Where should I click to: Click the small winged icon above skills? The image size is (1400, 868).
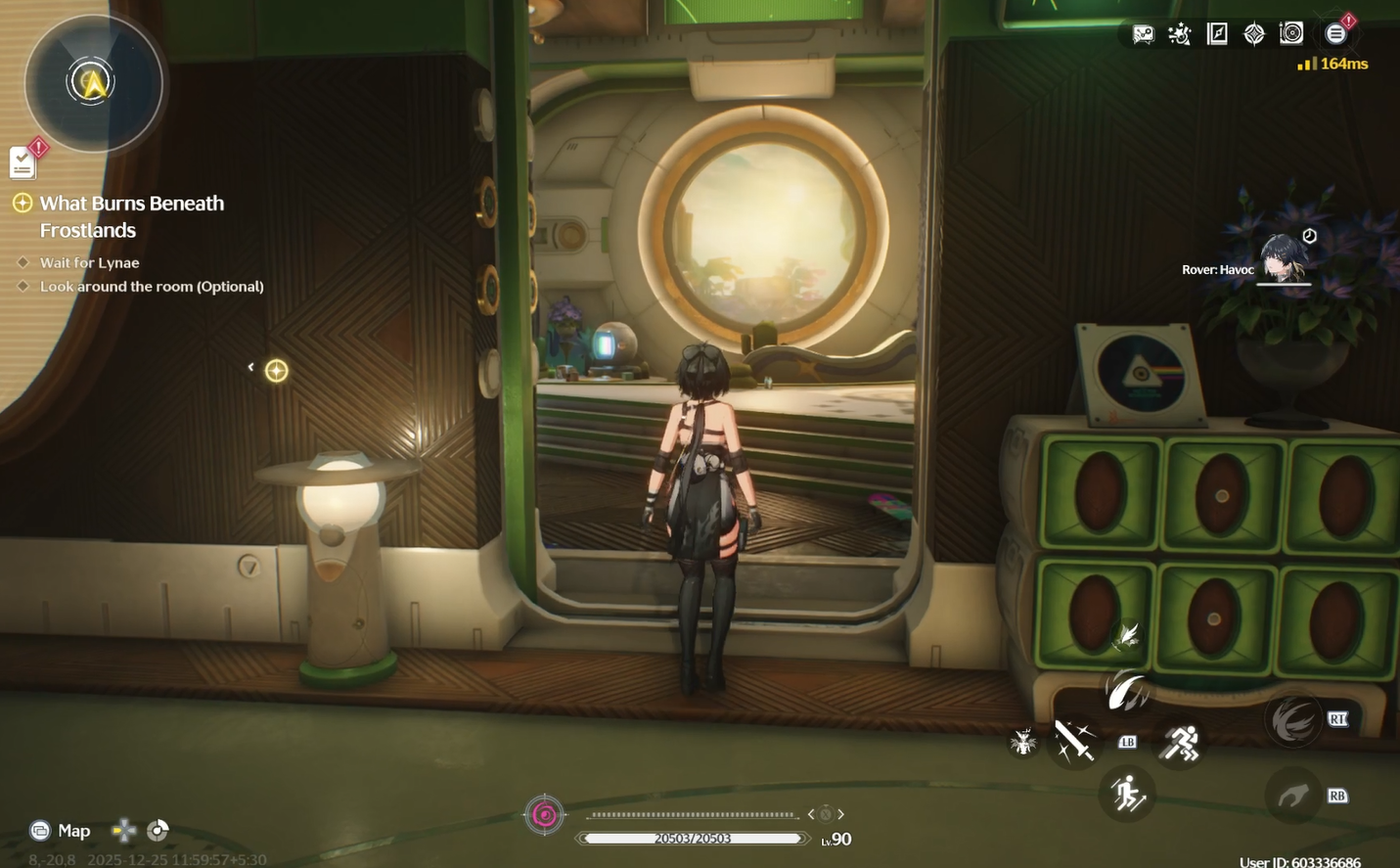[x=1127, y=636]
